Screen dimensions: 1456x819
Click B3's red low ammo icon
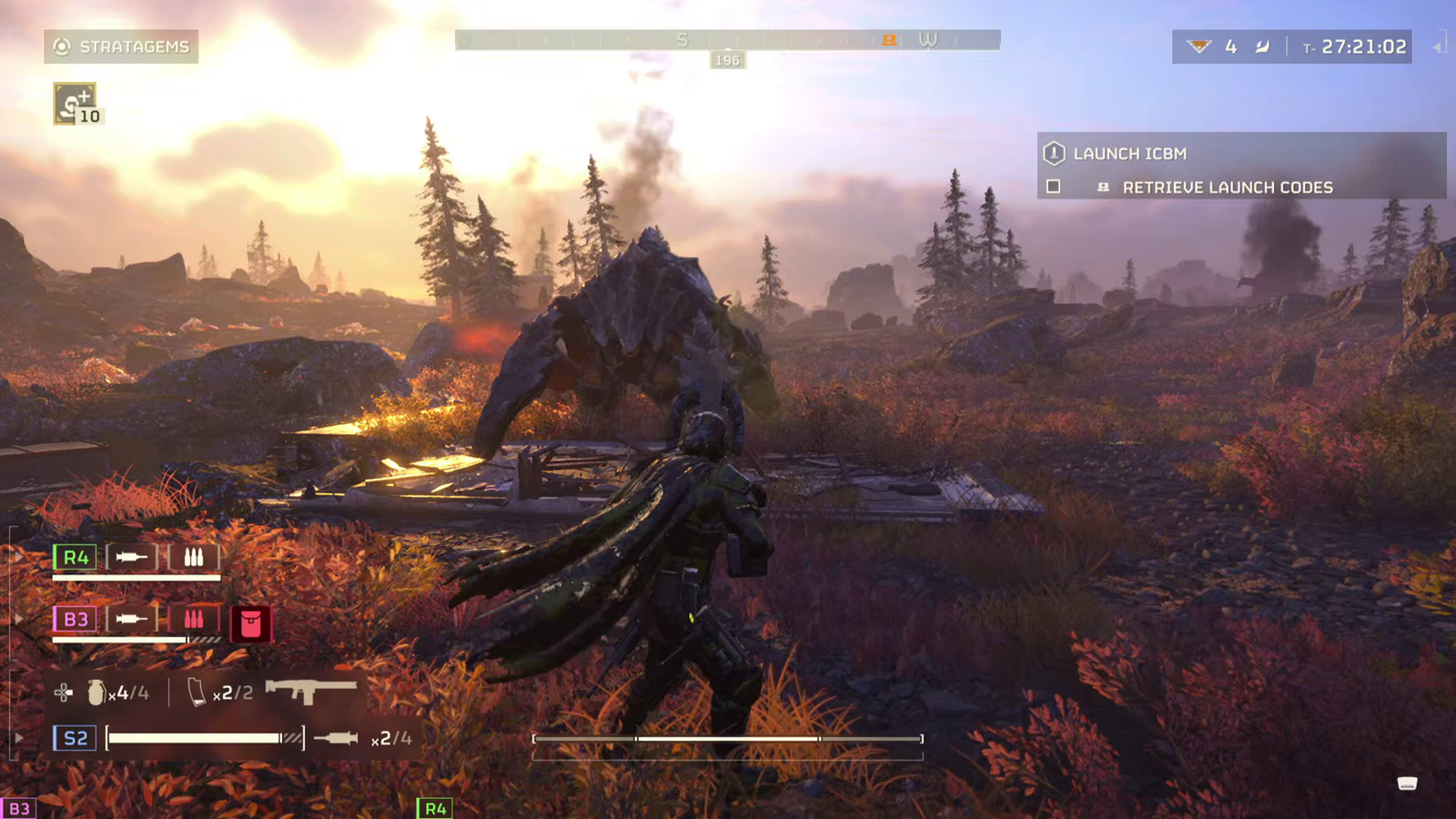194,620
